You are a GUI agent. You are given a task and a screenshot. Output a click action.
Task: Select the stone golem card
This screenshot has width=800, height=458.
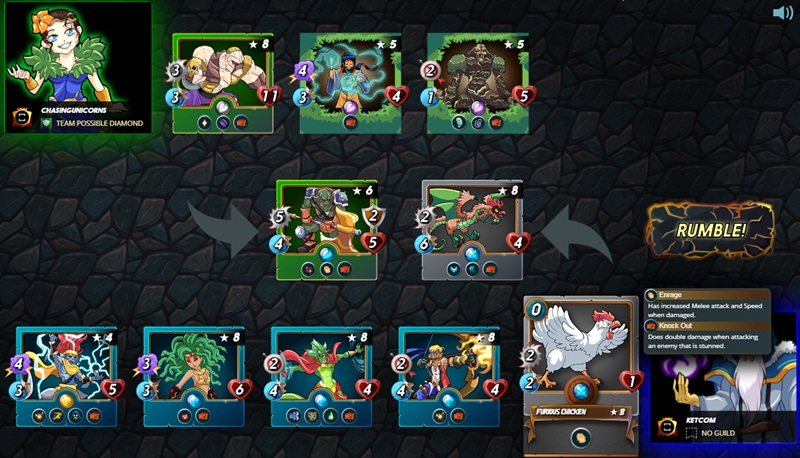tap(477, 82)
